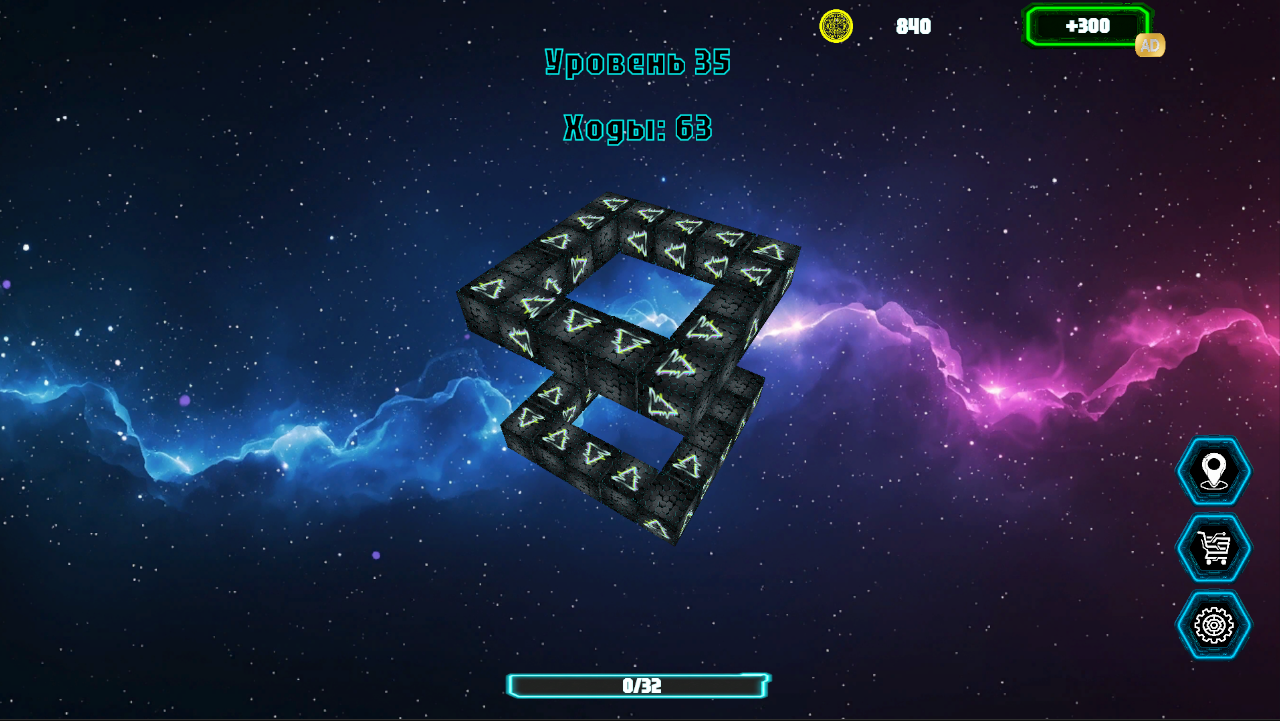Claim +300 coins with the green button

(1088, 26)
